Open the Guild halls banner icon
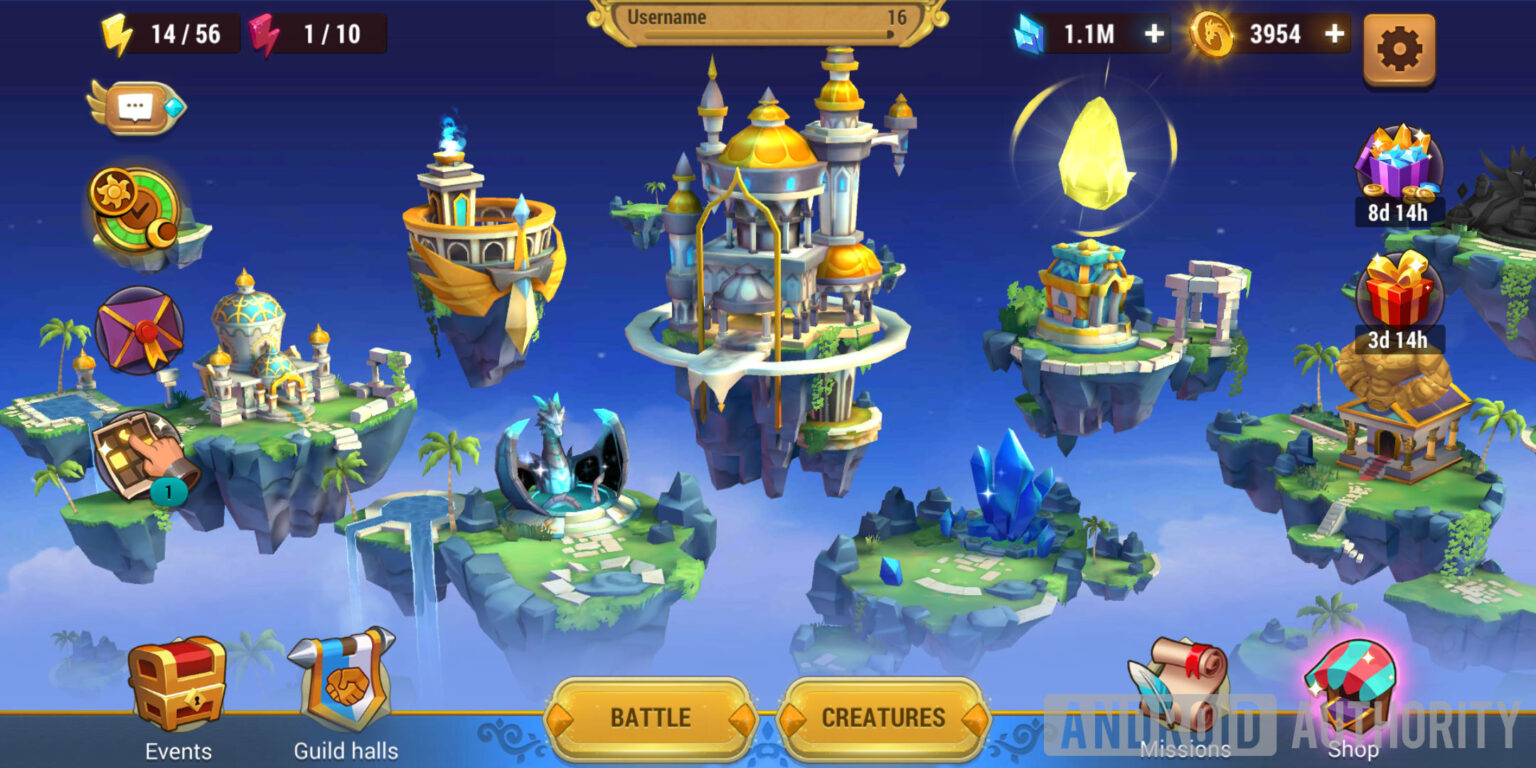The image size is (1536, 768). point(345,680)
